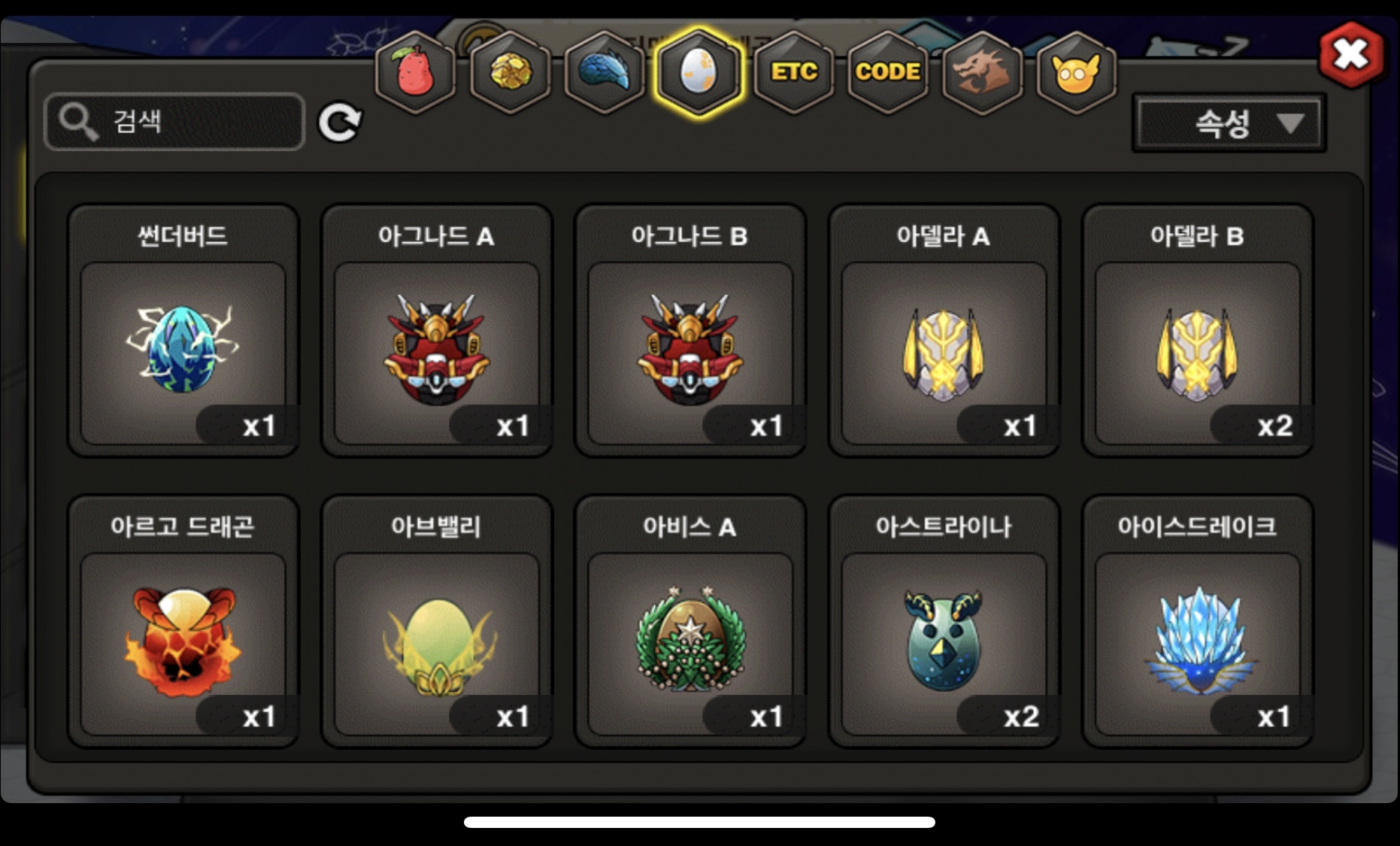Close the inventory with the red X

point(1351,54)
